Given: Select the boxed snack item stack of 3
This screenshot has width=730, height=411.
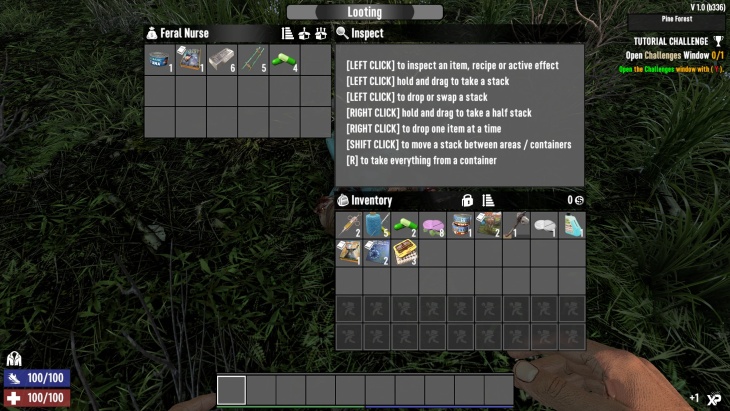Looking at the screenshot, I should [x=405, y=254].
